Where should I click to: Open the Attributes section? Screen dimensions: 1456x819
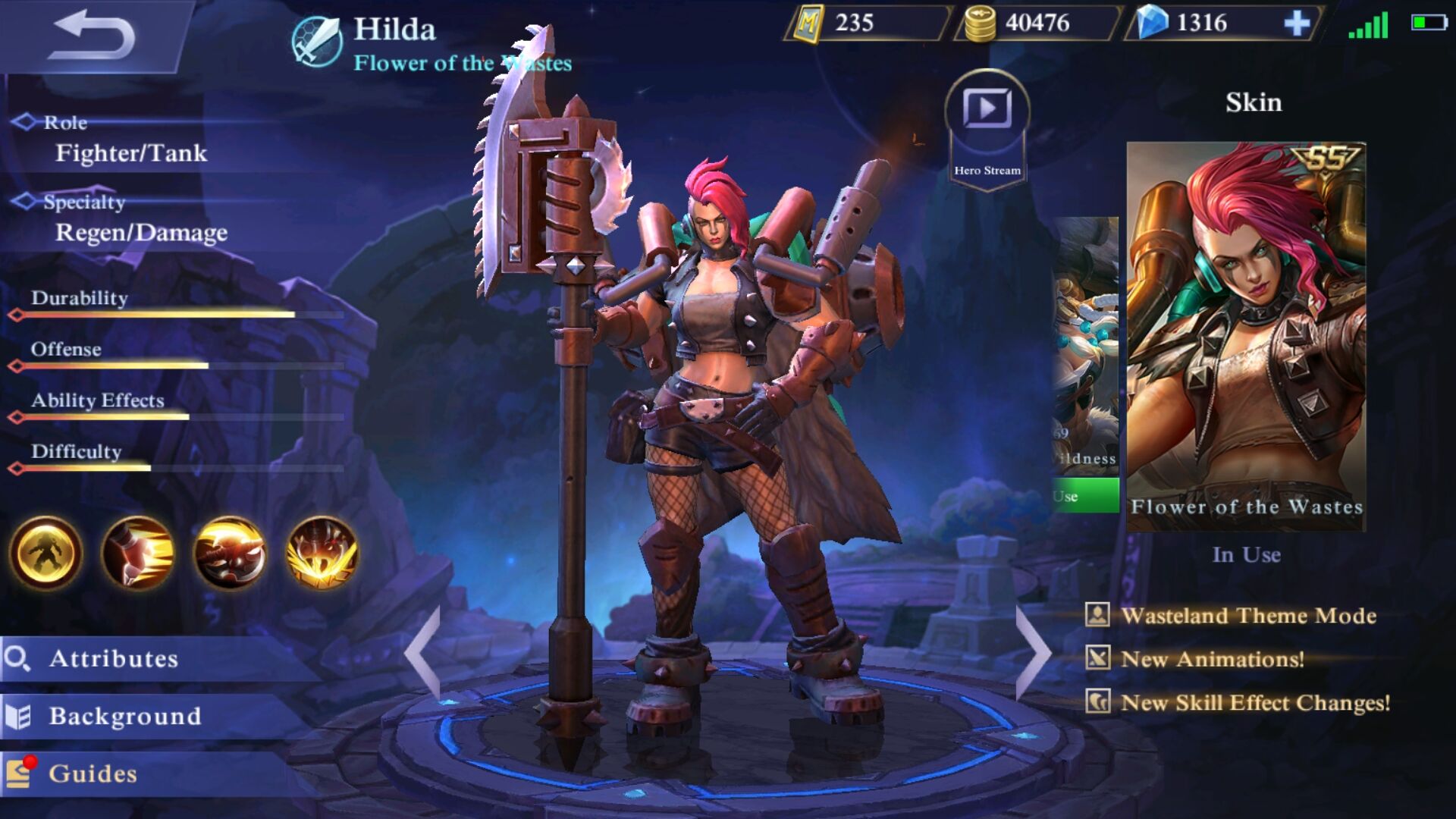[114, 658]
